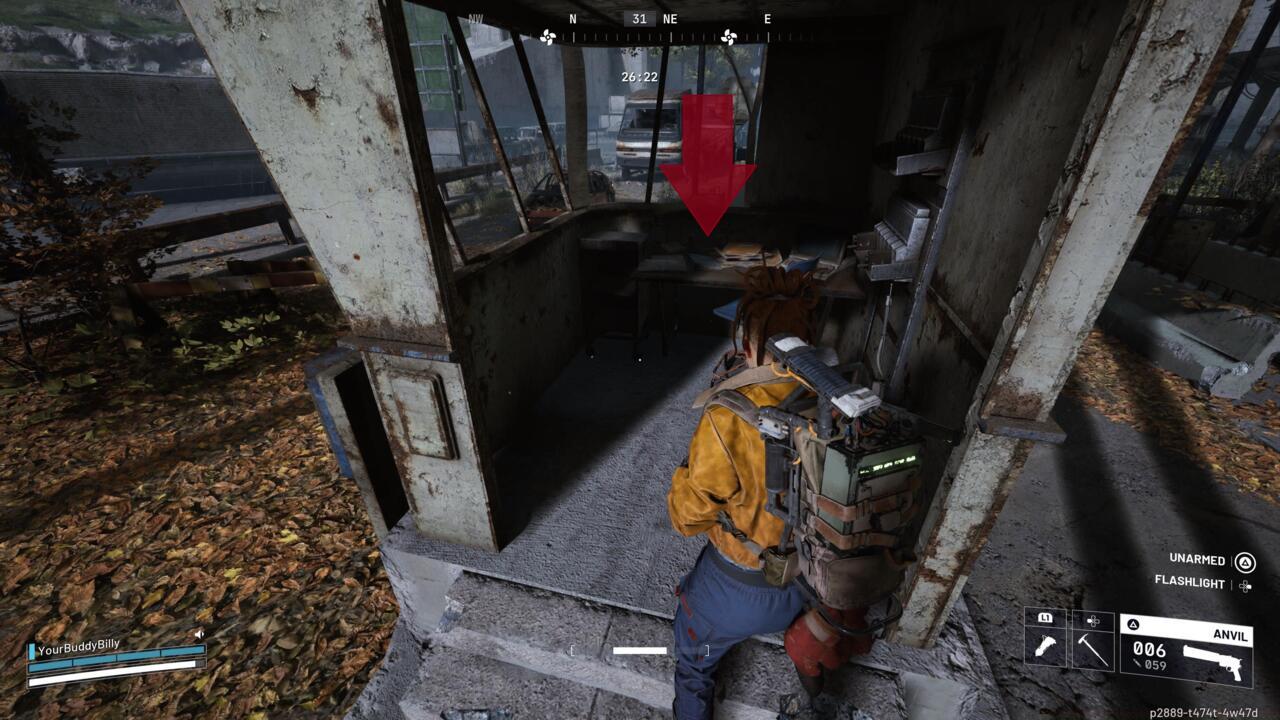
Task: Click the holstered pistol L1 slot icon
Action: click(1046, 646)
